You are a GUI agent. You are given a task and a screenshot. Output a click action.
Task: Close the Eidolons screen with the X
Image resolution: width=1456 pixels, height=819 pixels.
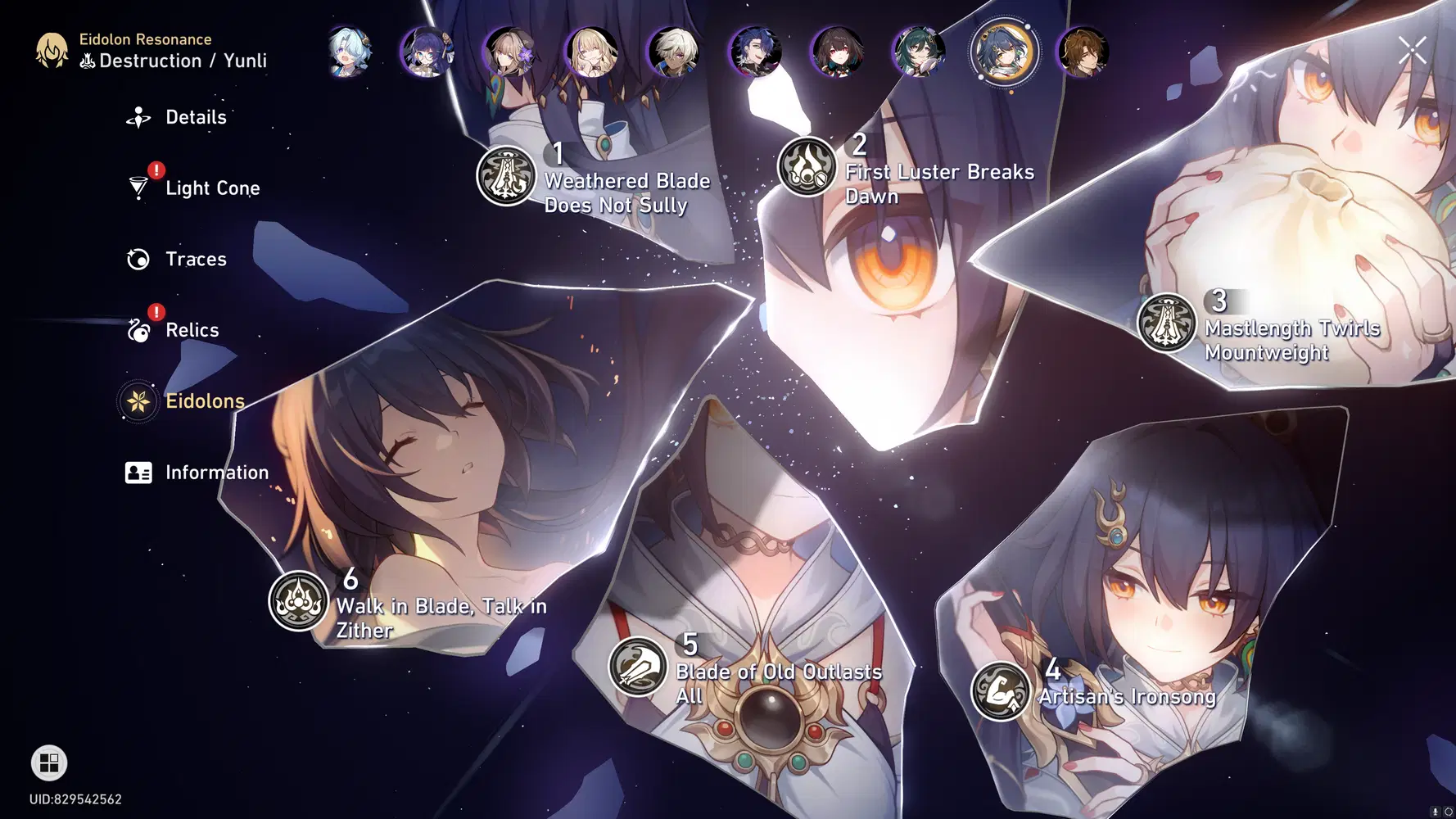(1412, 49)
